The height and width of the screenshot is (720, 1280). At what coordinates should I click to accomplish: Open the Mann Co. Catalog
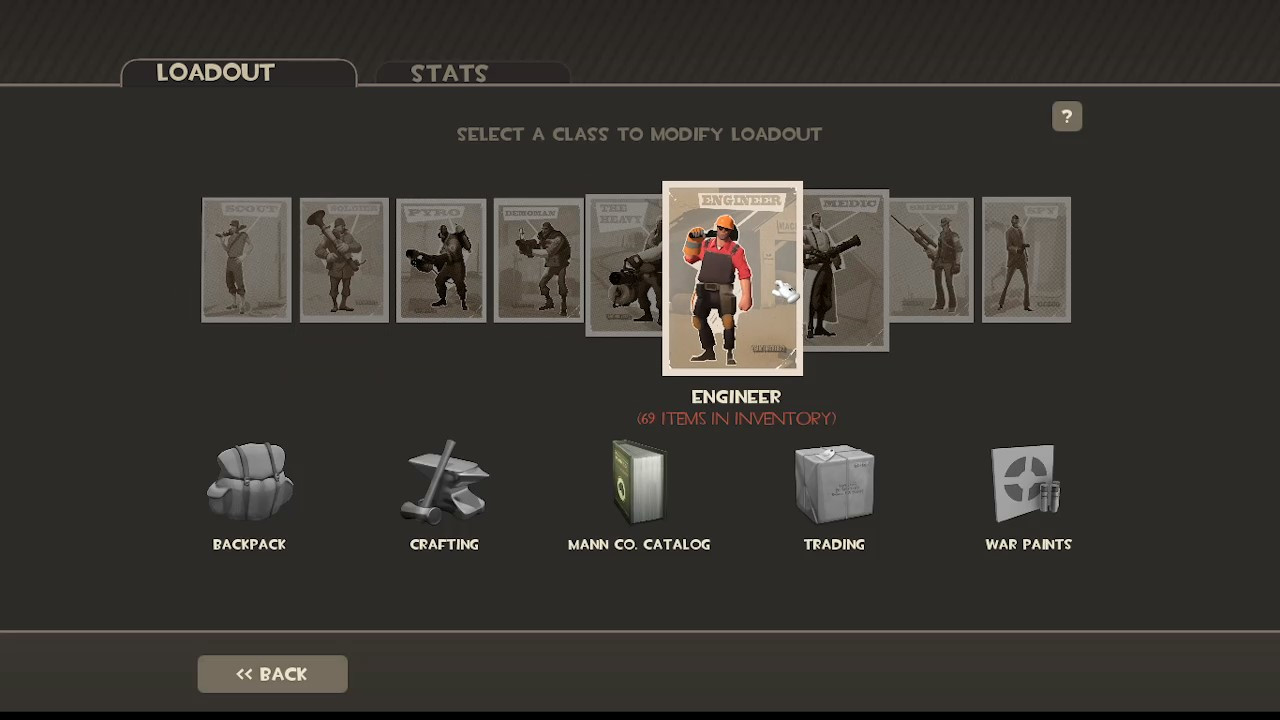639,490
